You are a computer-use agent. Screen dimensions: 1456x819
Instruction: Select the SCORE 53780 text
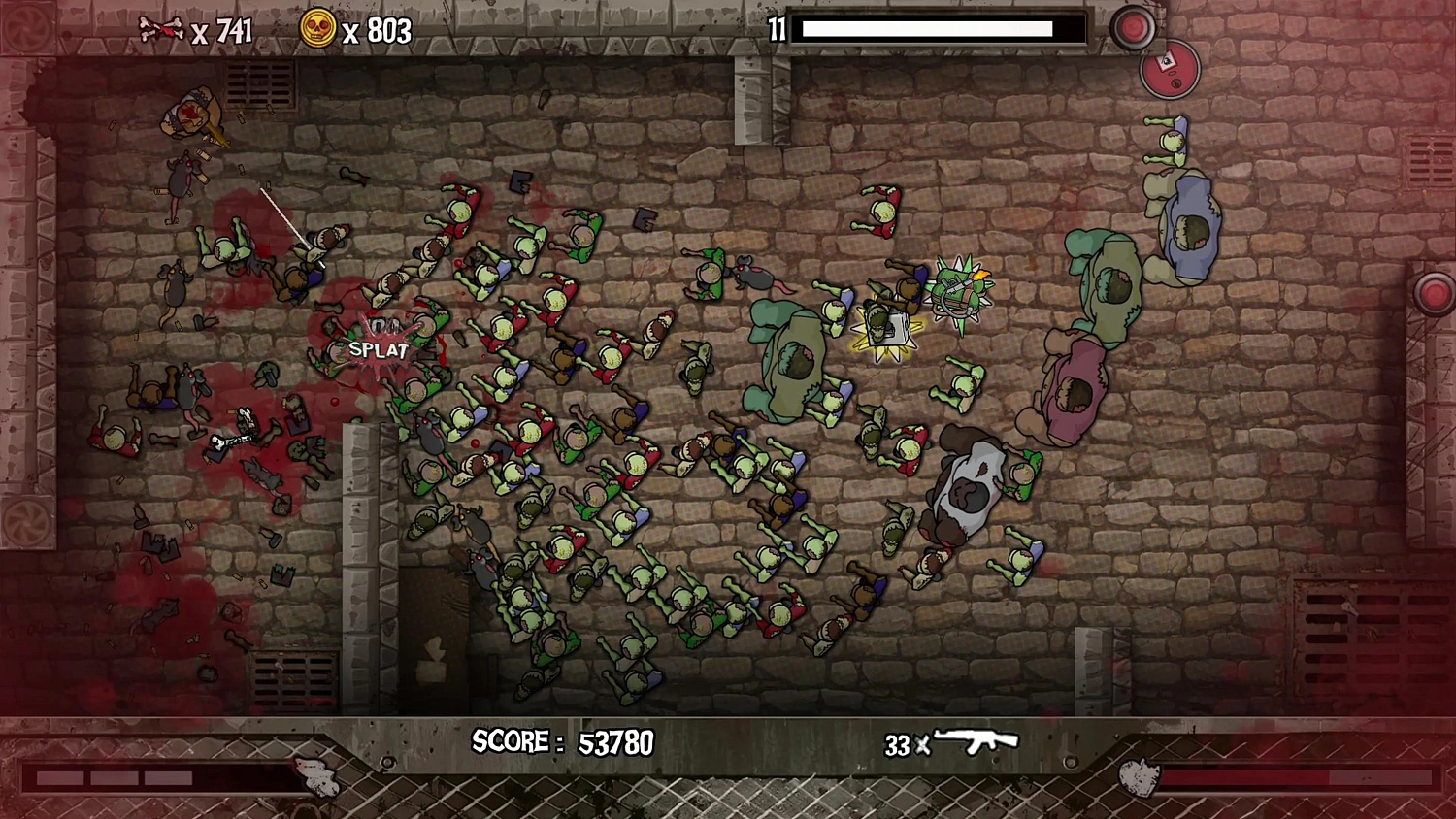(561, 742)
